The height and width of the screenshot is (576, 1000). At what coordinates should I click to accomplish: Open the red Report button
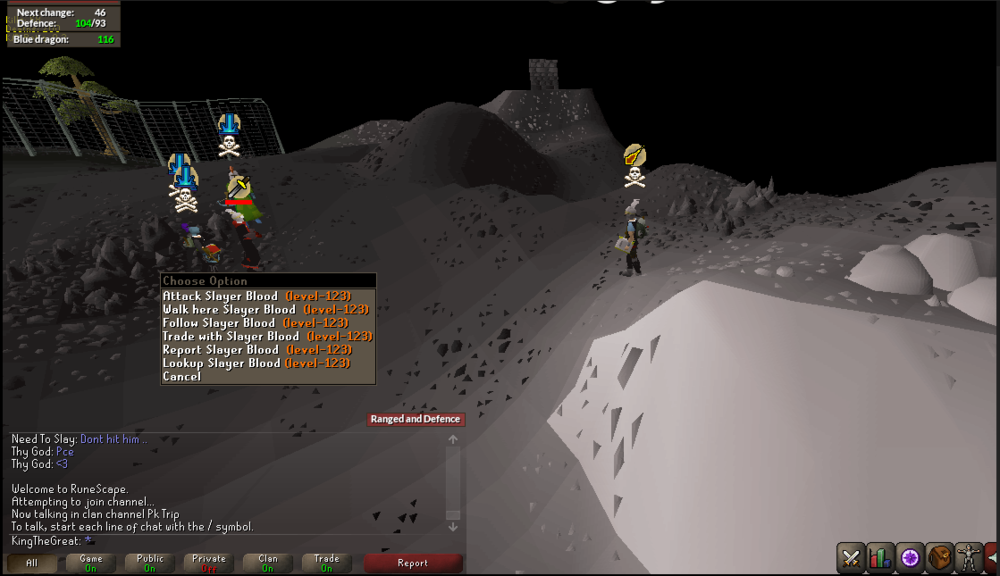pos(412,563)
